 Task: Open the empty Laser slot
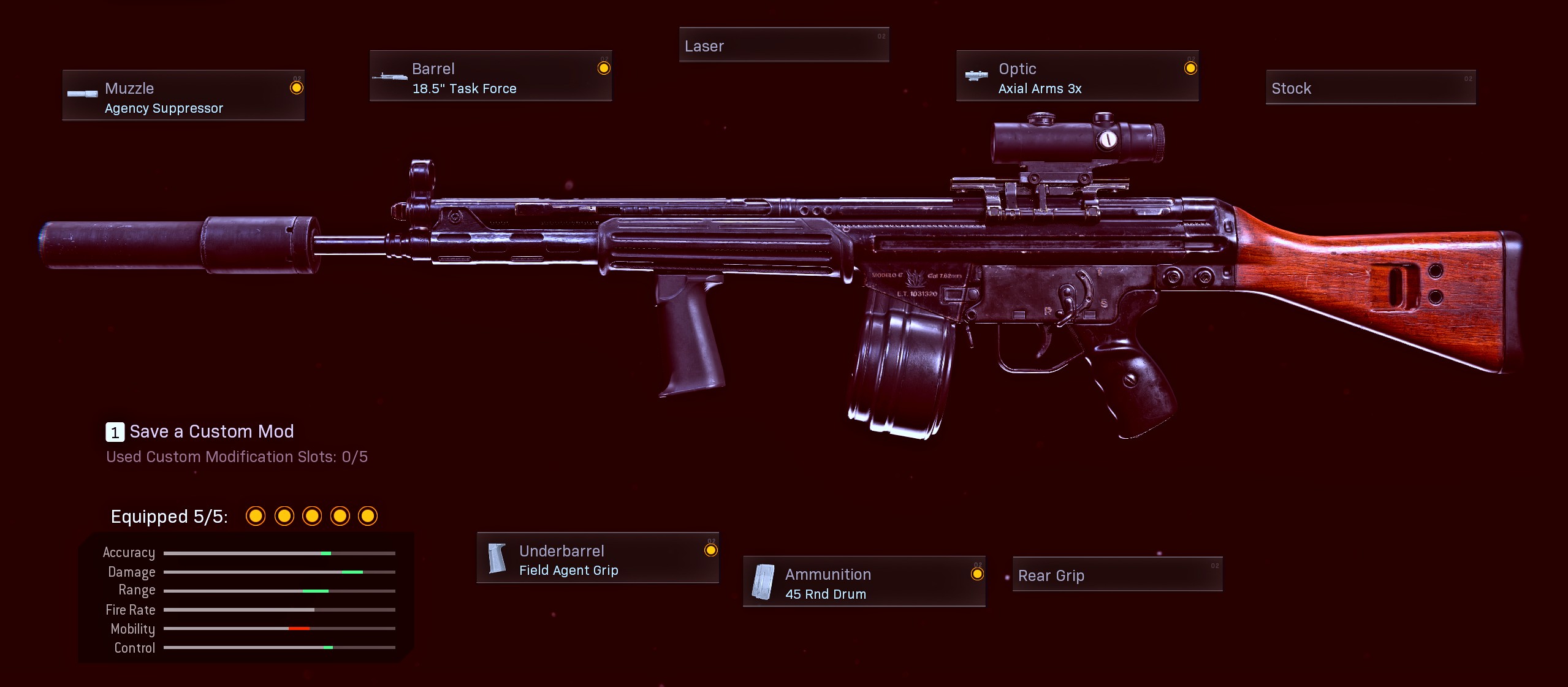pos(783,45)
